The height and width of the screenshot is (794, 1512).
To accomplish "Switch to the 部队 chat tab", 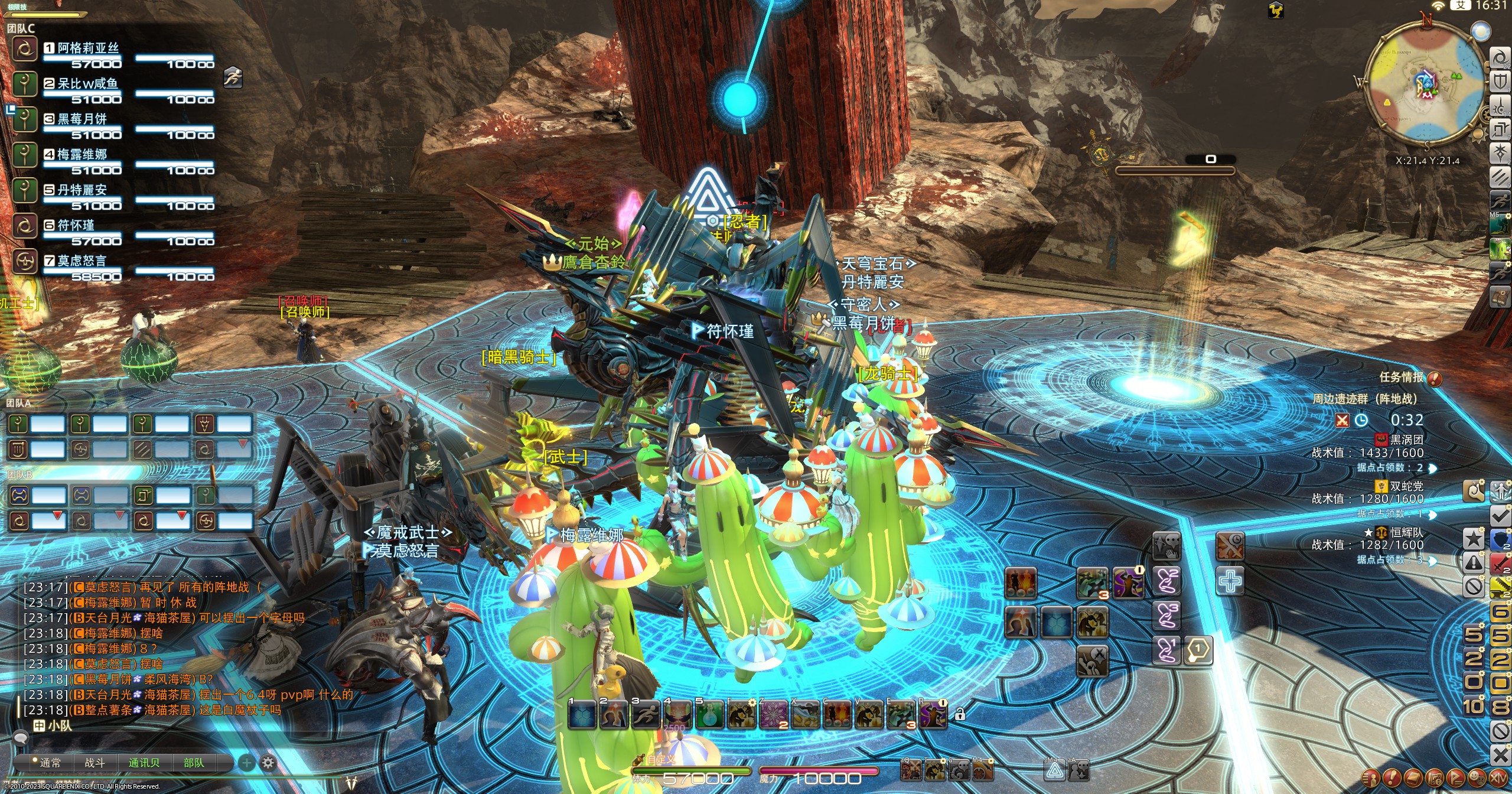I will click(x=194, y=763).
